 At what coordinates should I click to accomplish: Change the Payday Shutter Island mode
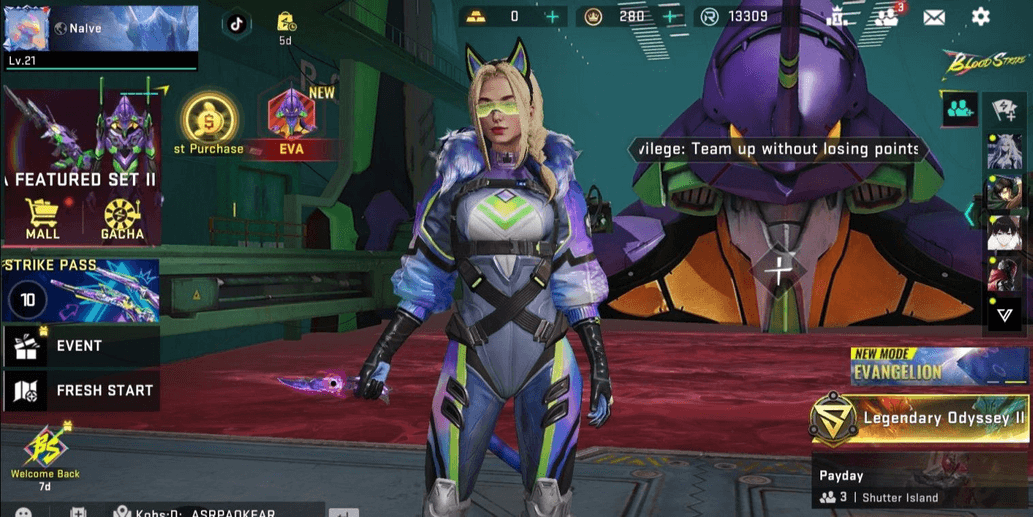coord(920,485)
